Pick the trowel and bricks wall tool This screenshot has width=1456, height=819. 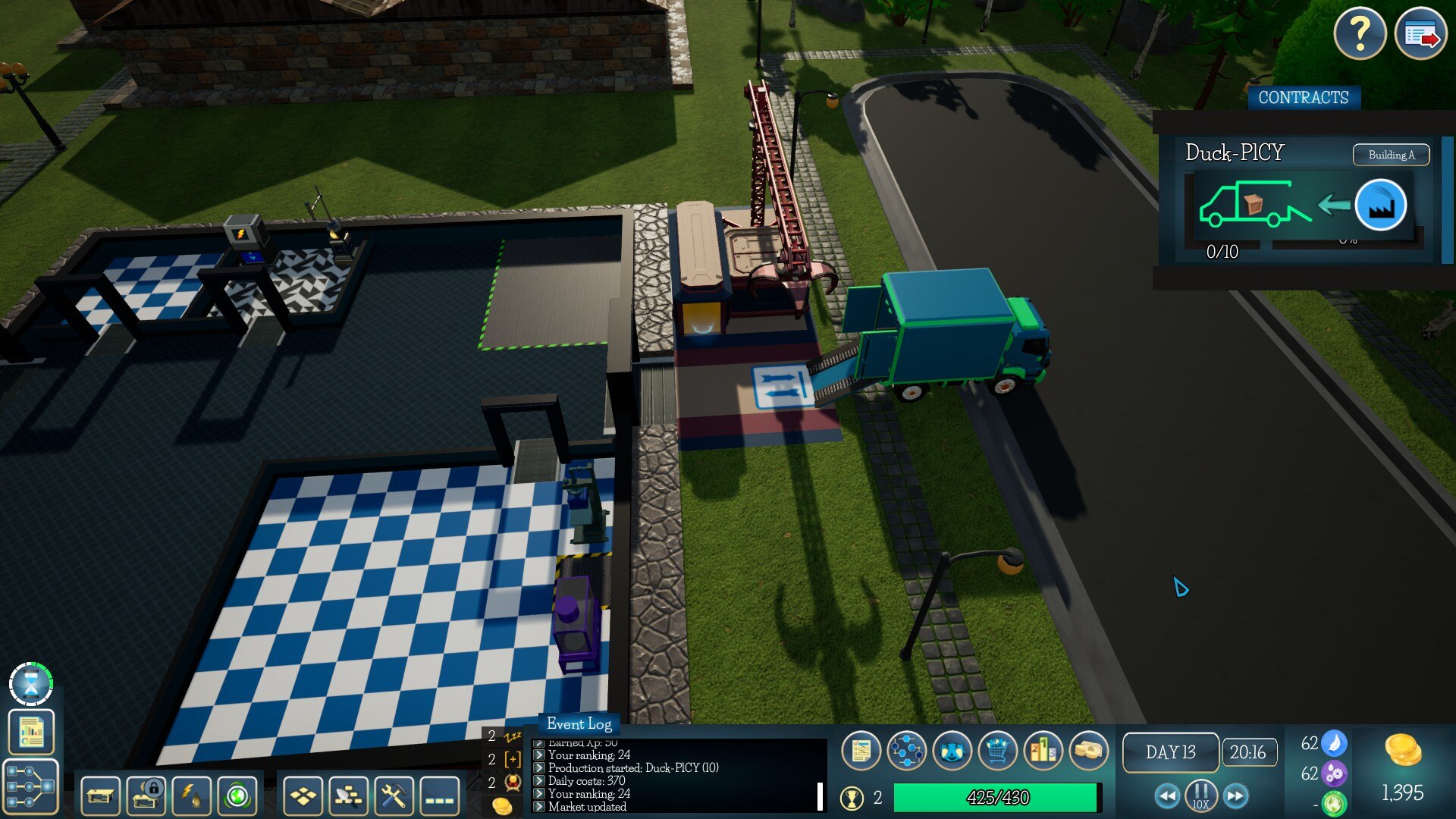coord(348,796)
